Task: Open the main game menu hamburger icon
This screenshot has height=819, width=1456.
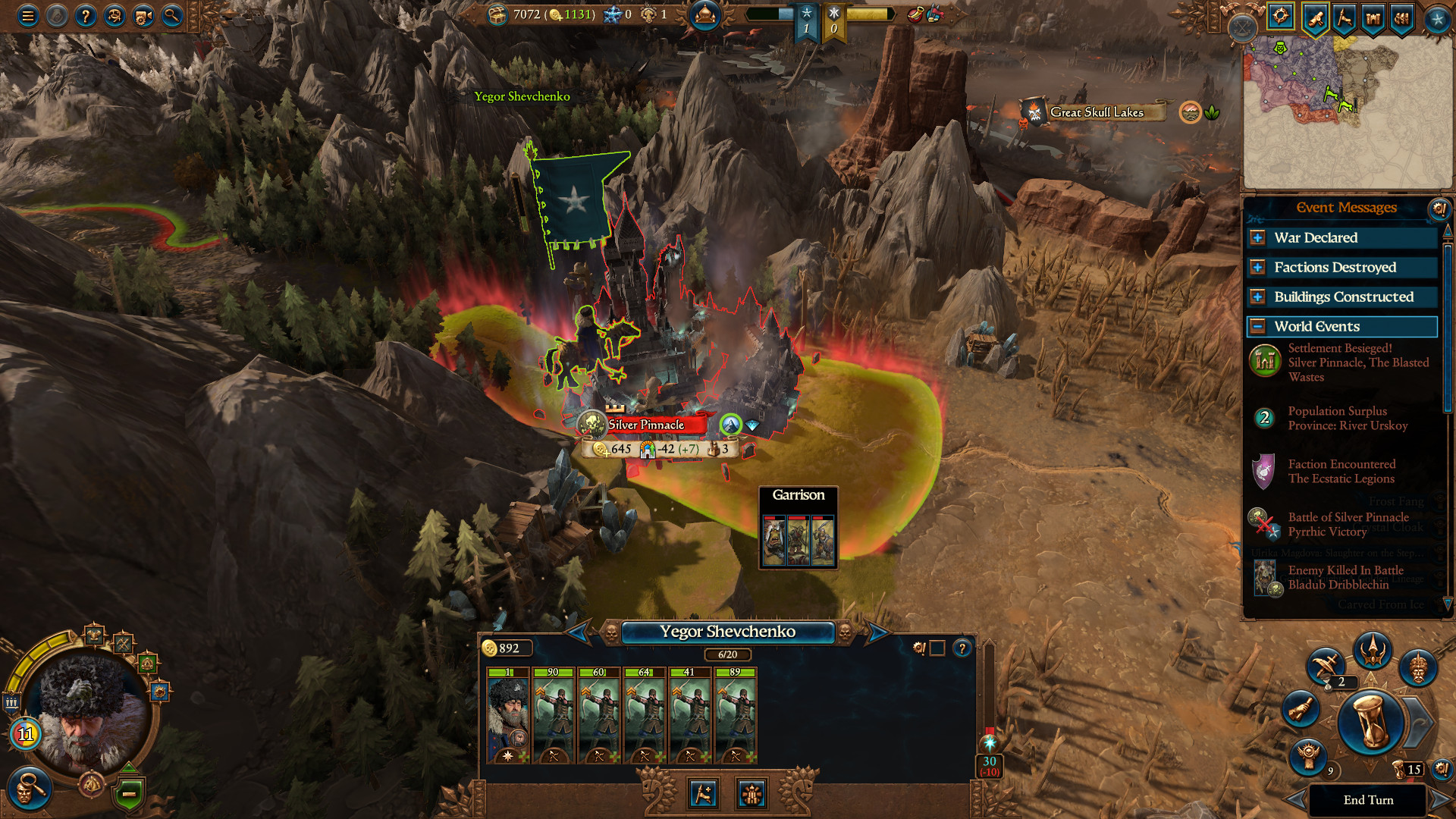Action: (x=27, y=16)
